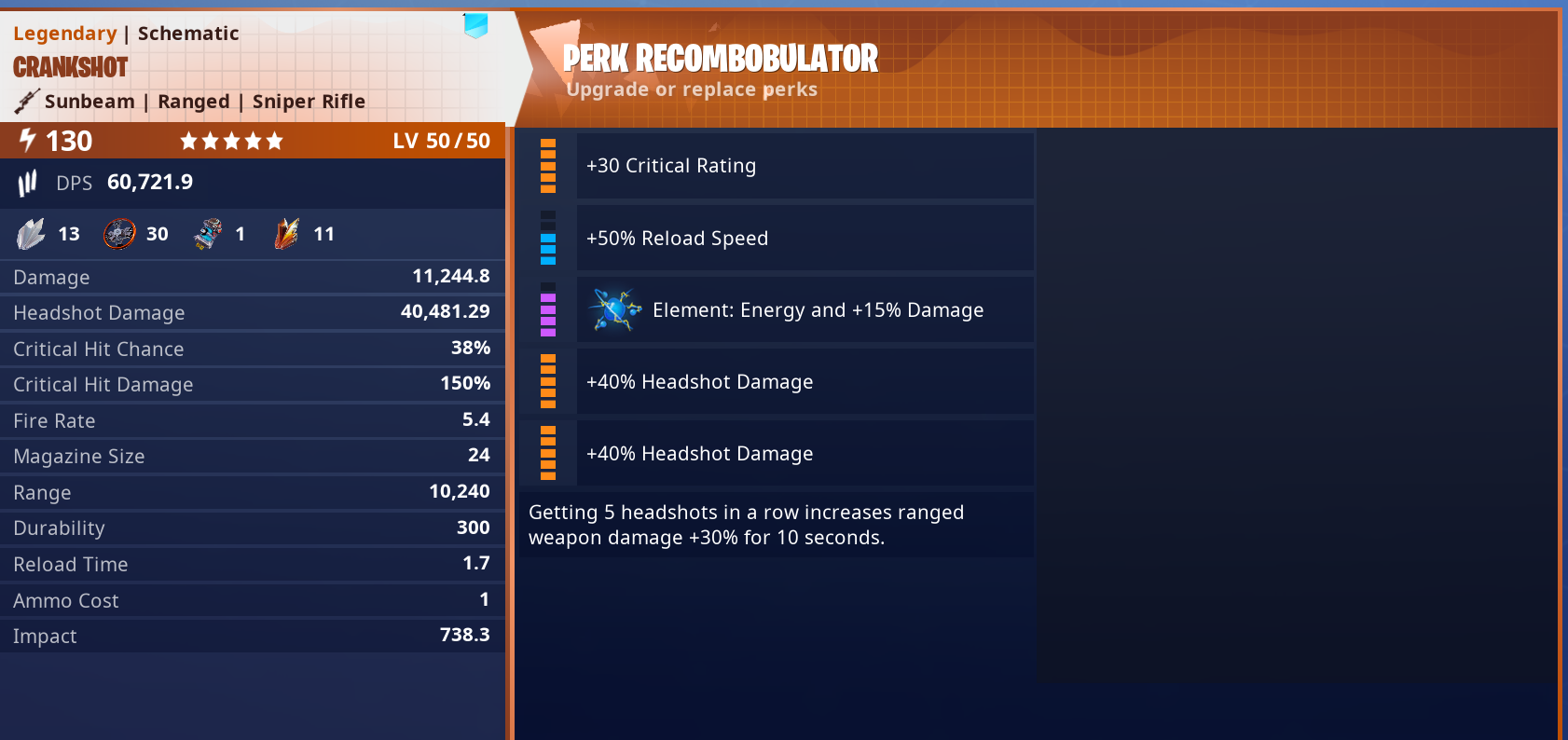This screenshot has height=740, width=1568.
Task: Select the +50% Reload Speed perk
Action: pos(805,238)
